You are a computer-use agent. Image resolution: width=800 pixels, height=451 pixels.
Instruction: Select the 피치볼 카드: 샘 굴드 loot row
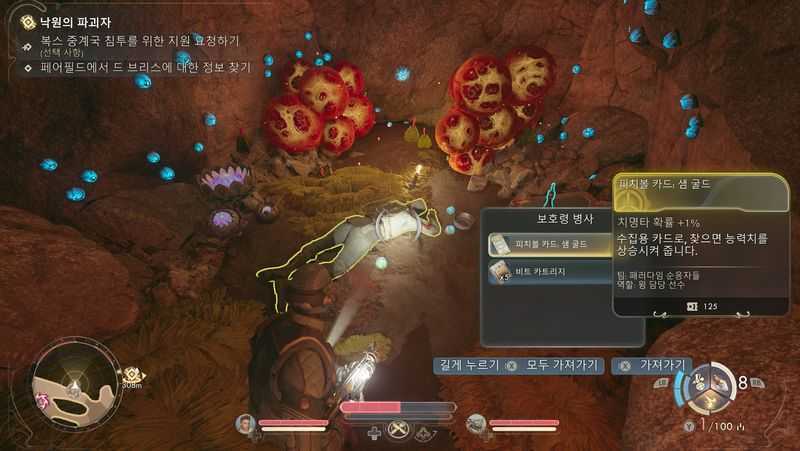pyautogui.click(x=548, y=243)
